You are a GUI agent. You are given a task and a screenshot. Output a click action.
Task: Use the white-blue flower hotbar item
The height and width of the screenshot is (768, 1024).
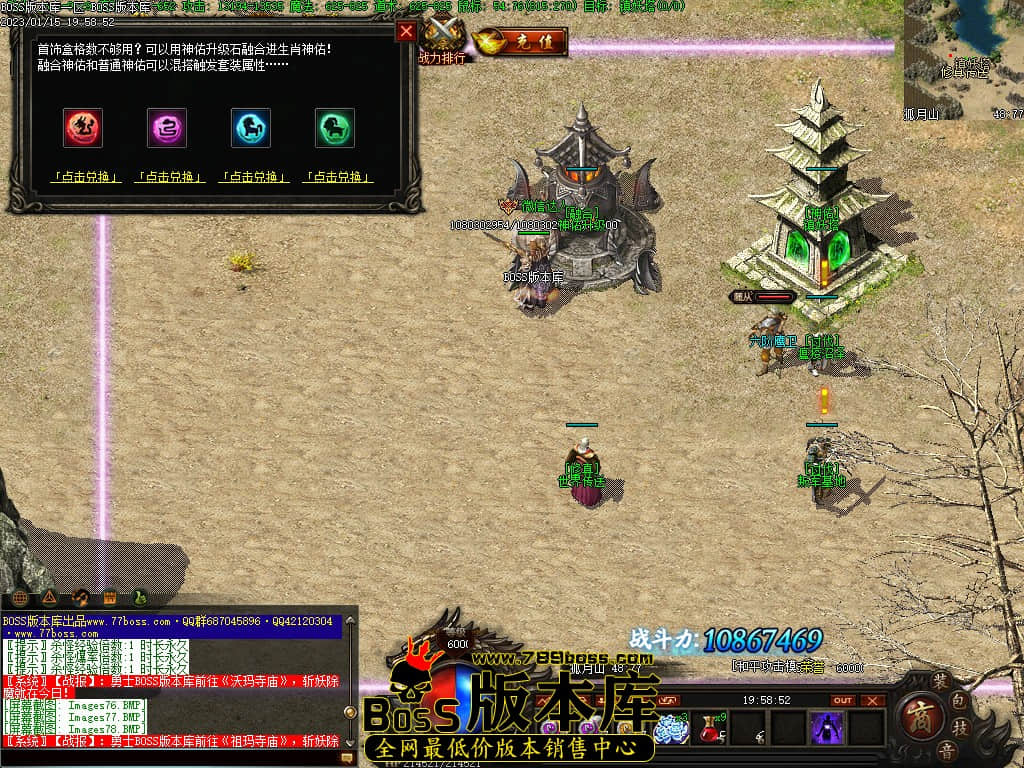click(671, 728)
